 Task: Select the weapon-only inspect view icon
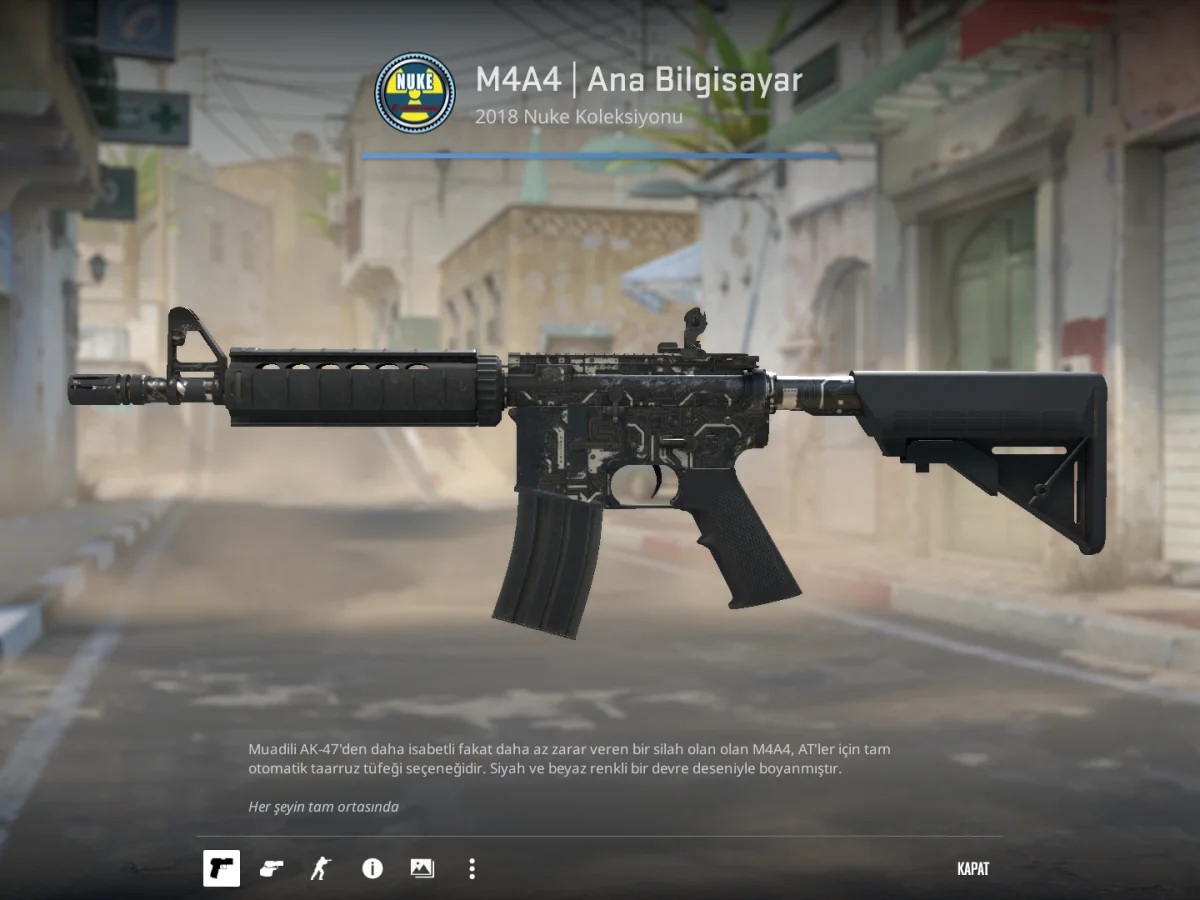(221, 868)
